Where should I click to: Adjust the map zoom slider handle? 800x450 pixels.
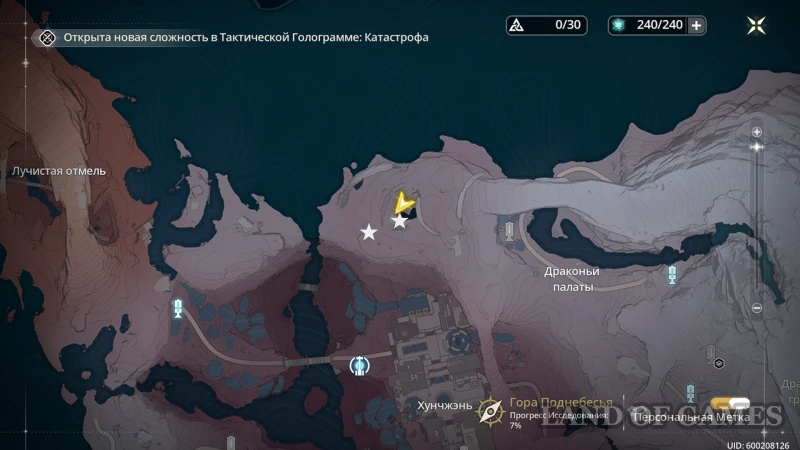coord(757,147)
